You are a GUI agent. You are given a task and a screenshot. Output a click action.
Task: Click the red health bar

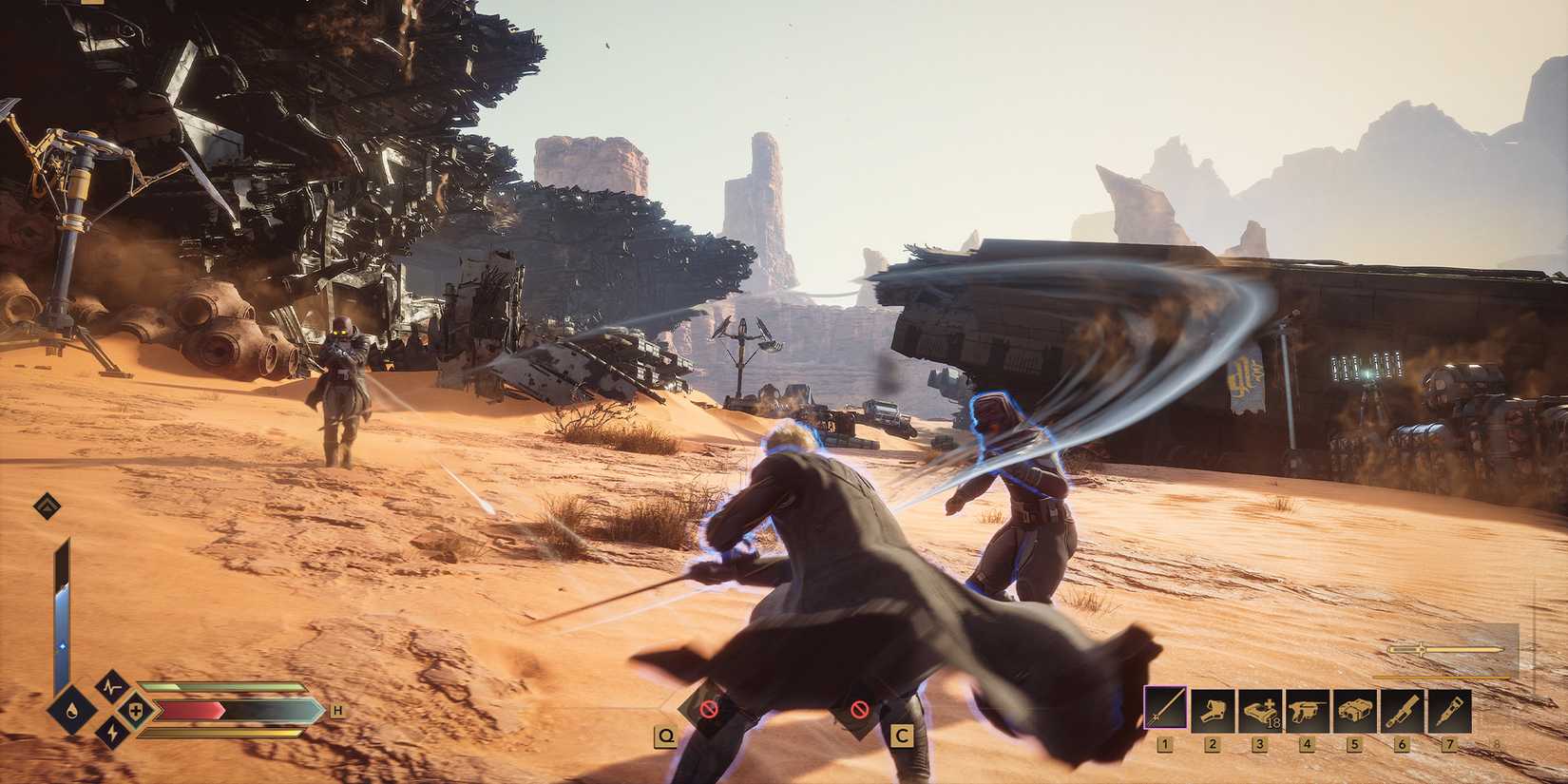click(191, 710)
